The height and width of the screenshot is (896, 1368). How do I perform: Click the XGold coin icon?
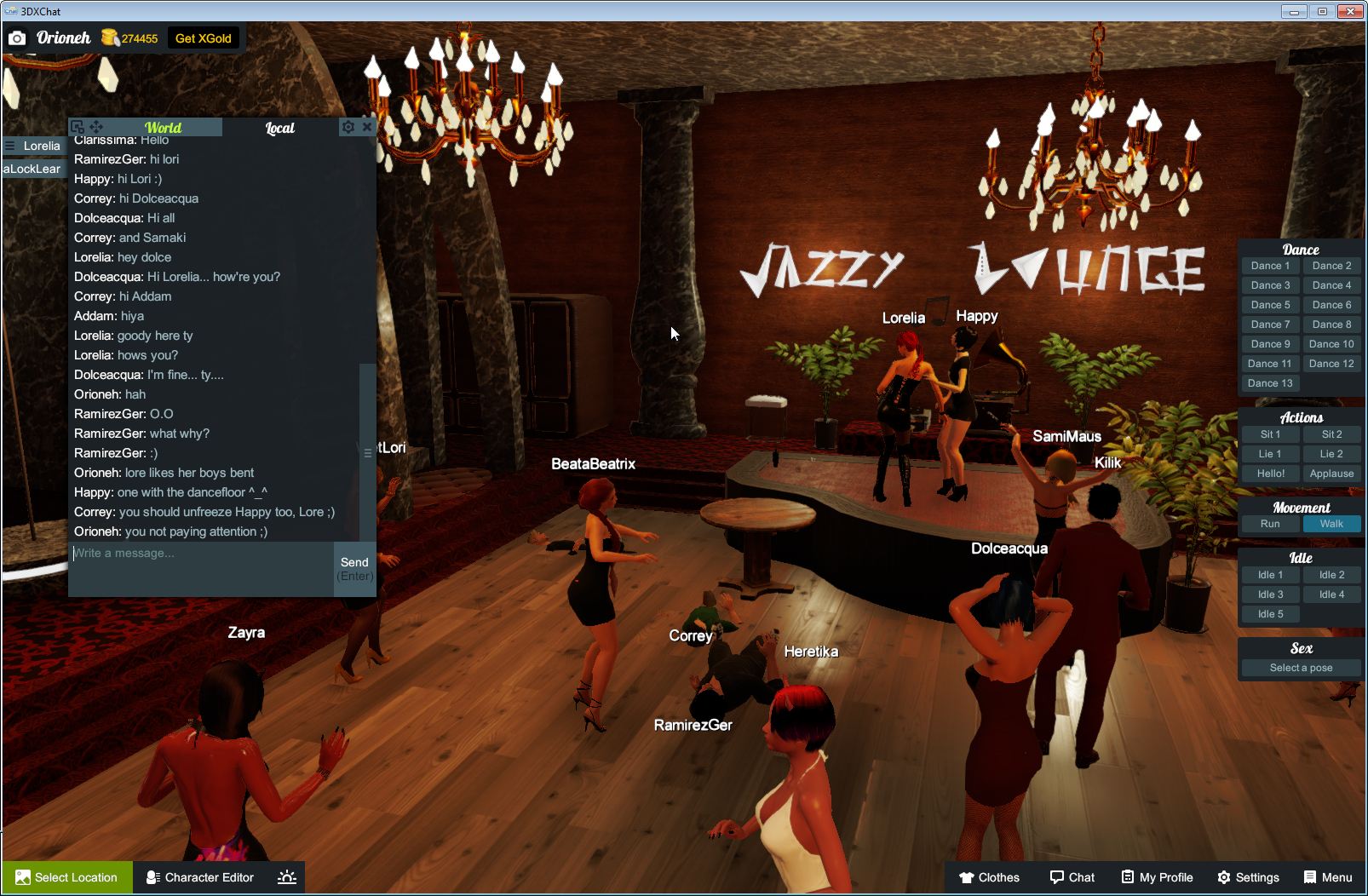click(108, 37)
